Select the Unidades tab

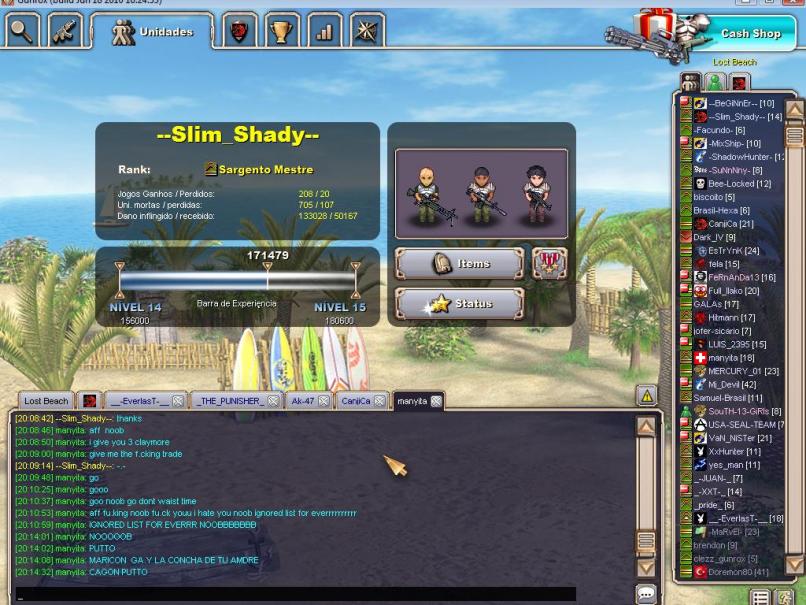pyautogui.click(x=154, y=32)
